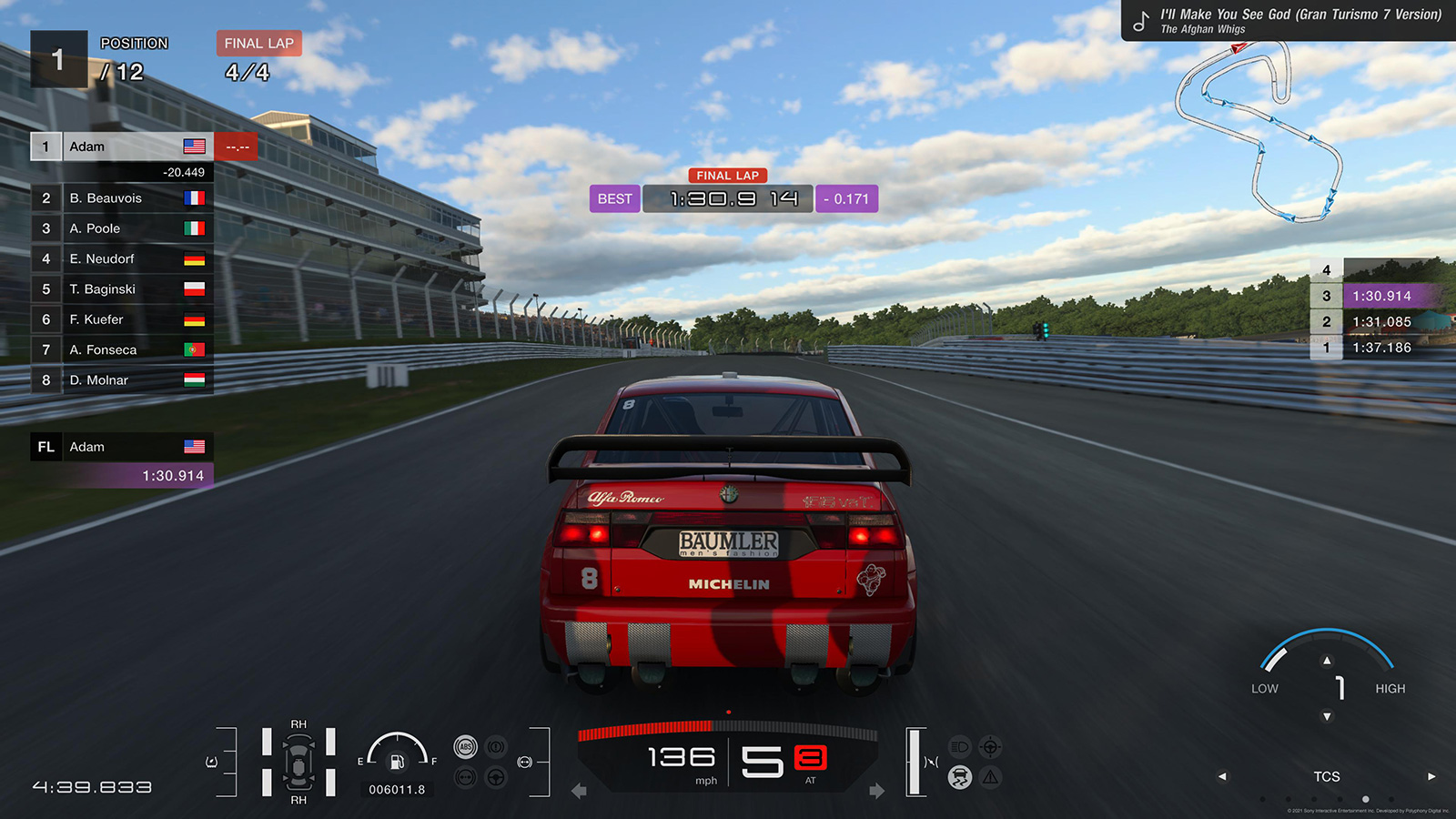
Task: Select A. Fonseca's row in standings
Action: tap(122, 350)
